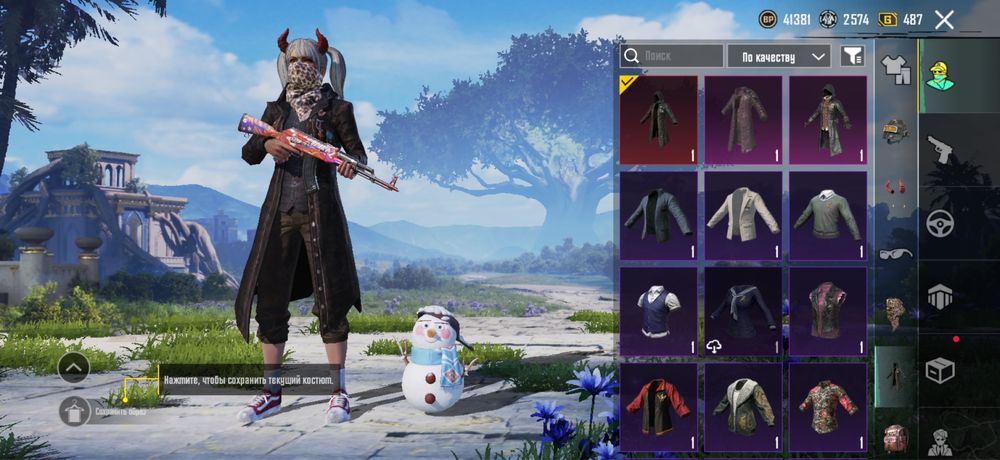Close the inventory with the X button
Image resolution: width=1000 pixels, height=460 pixels.
tap(943, 19)
